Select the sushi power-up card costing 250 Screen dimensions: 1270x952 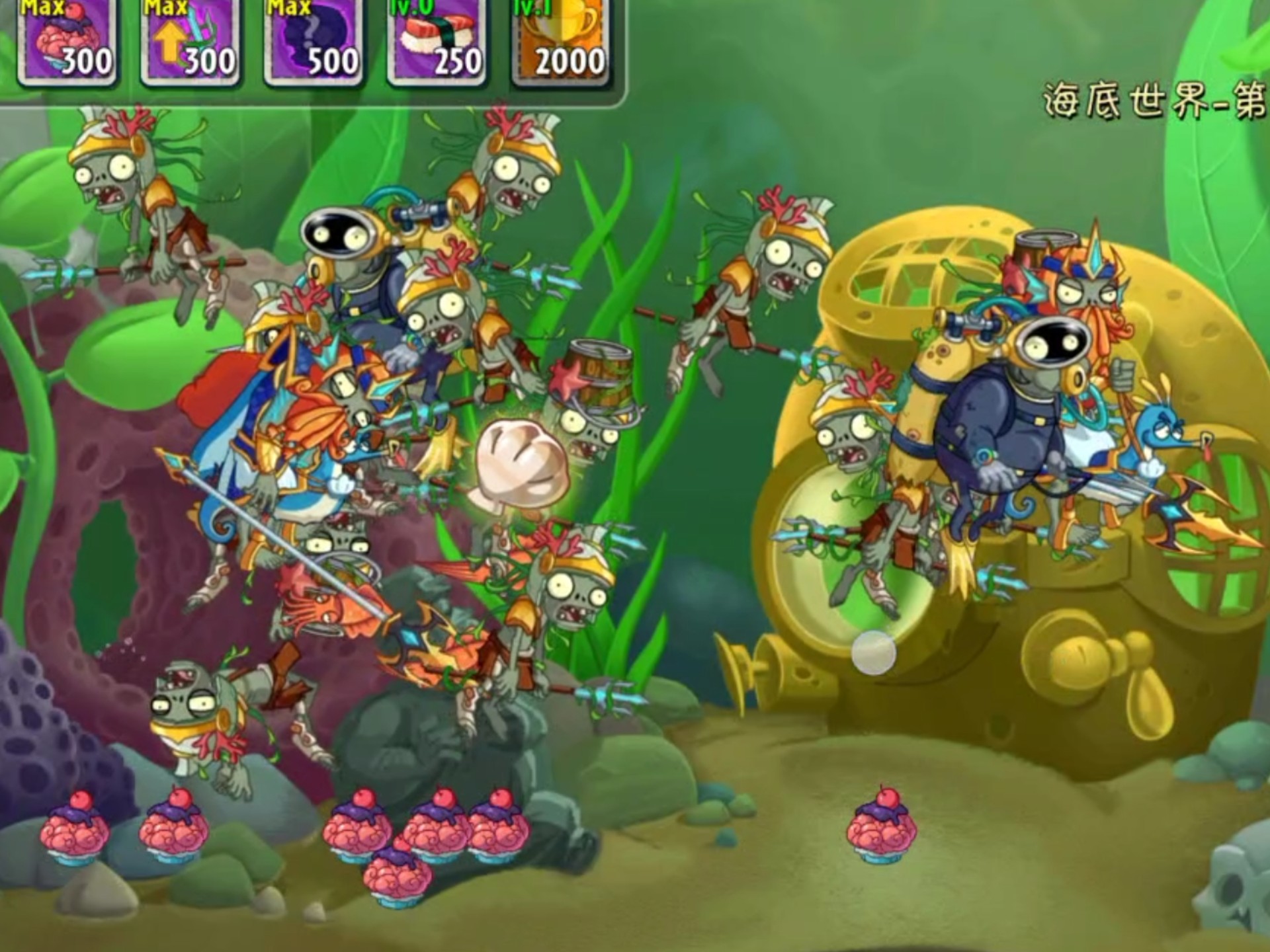(433, 40)
